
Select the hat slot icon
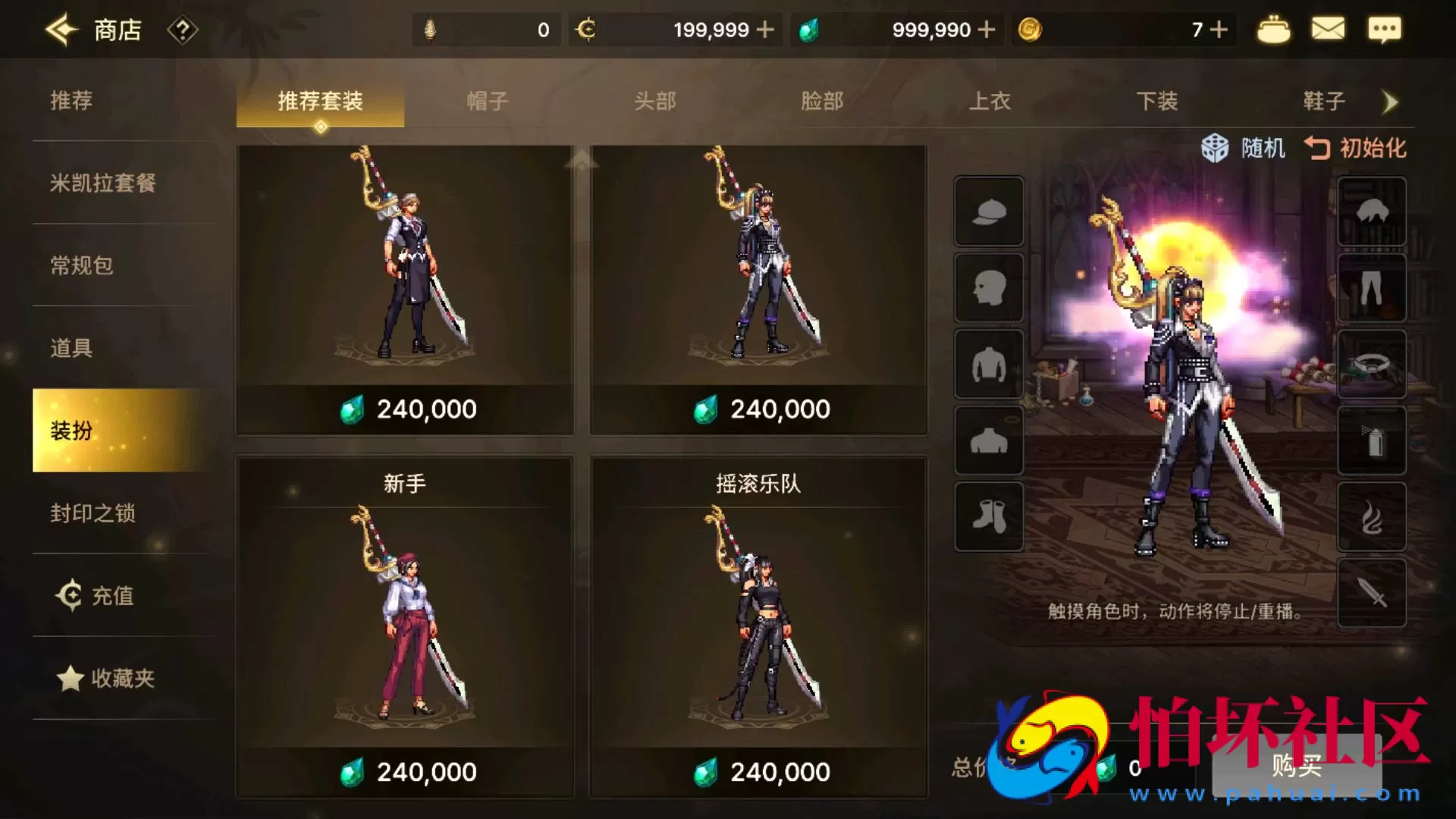click(x=988, y=212)
